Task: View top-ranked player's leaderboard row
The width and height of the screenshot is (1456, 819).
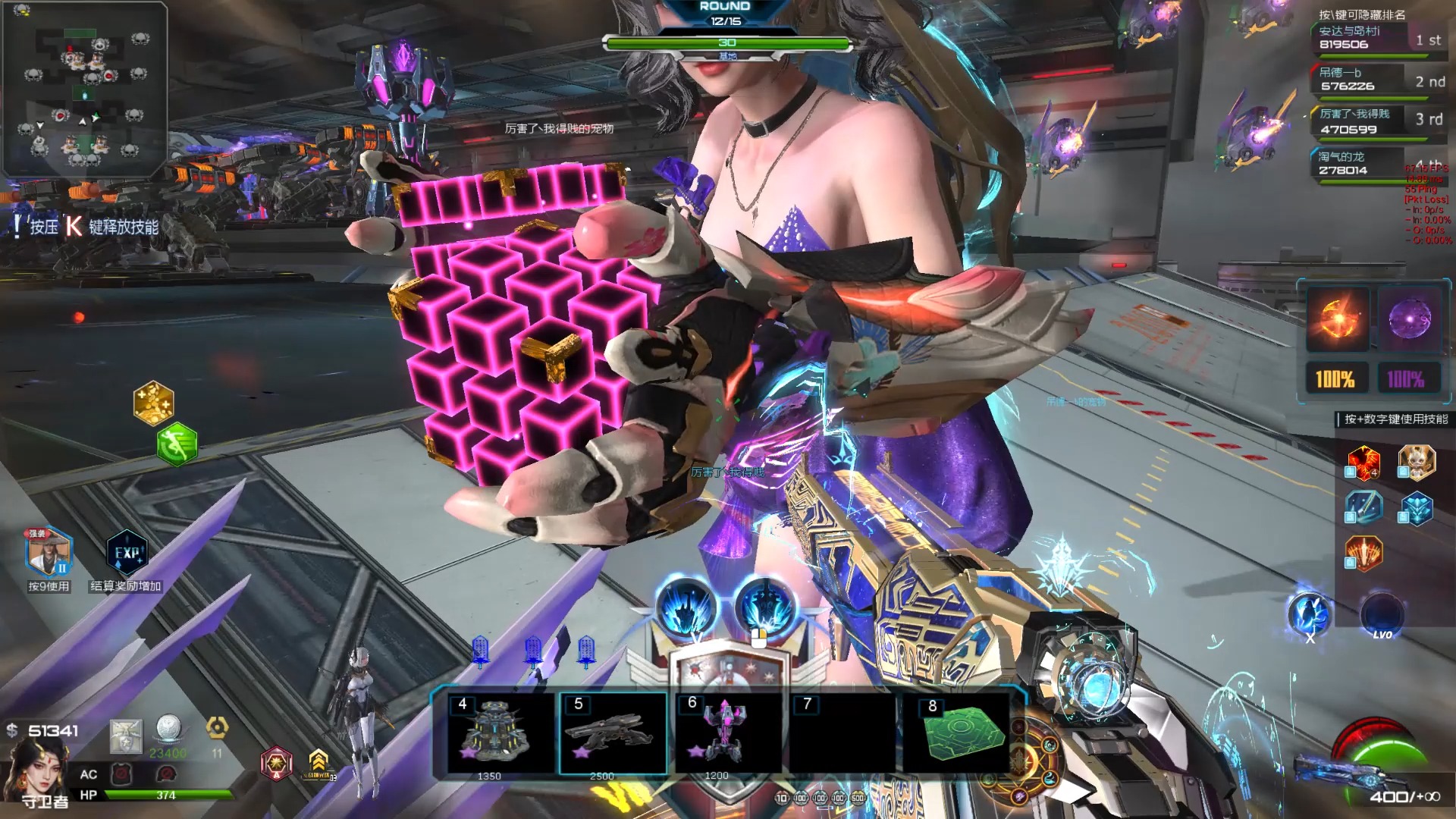Action: pyautogui.click(x=1378, y=38)
